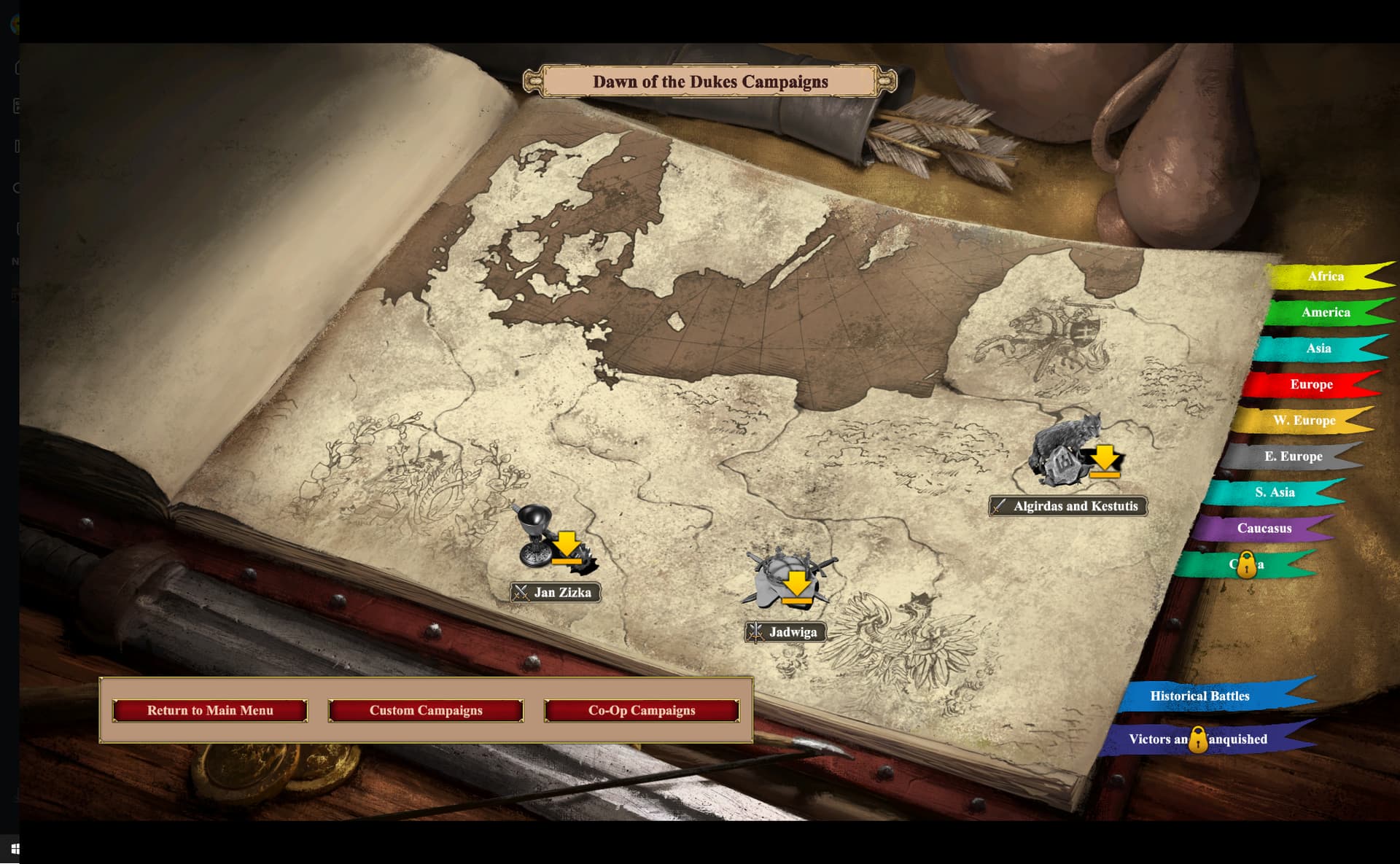This screenshot has width=1400, height=864.
Task: Open the America campaigns ribbon
Action: 1325,312
